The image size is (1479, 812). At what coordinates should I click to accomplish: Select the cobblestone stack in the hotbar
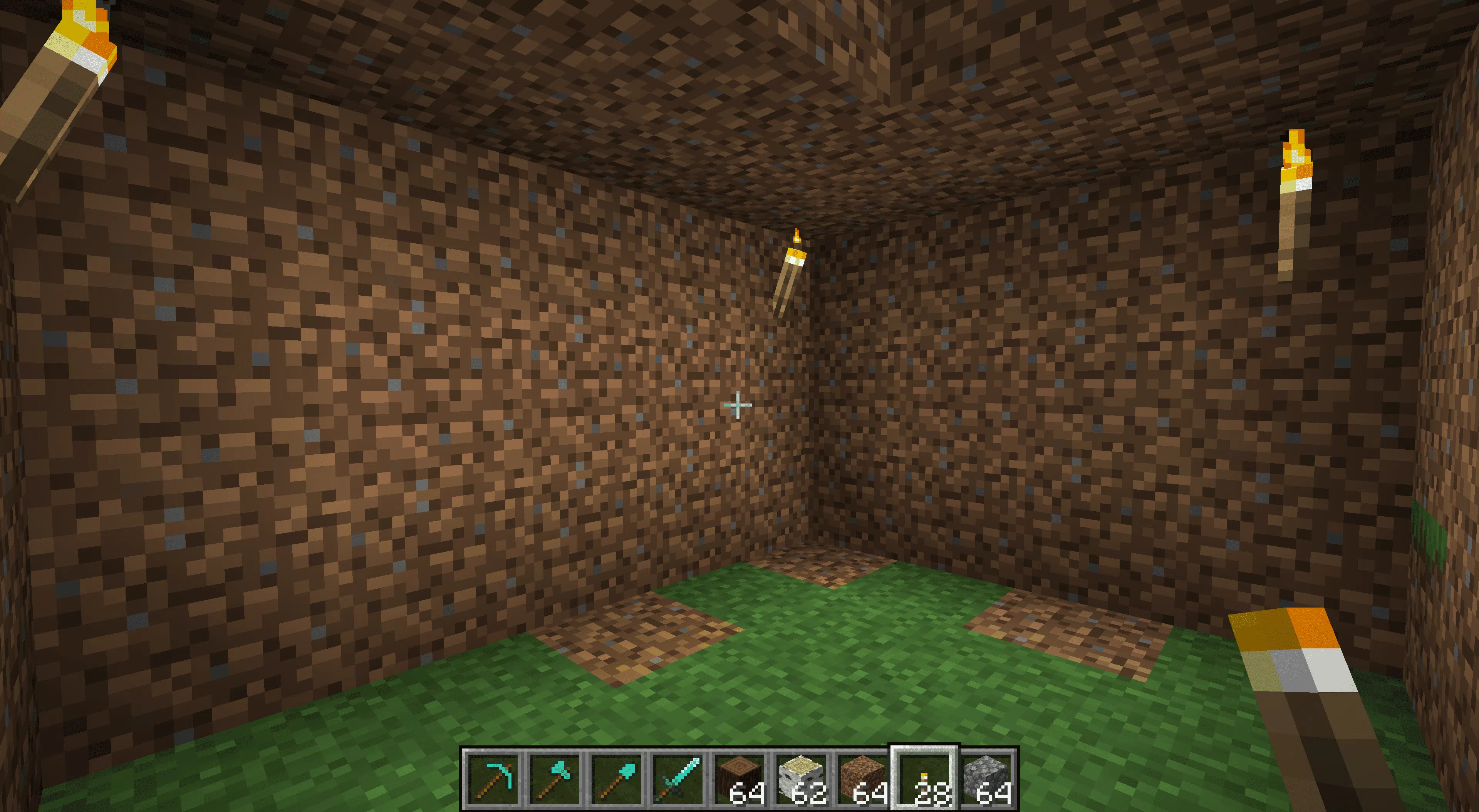986,778
